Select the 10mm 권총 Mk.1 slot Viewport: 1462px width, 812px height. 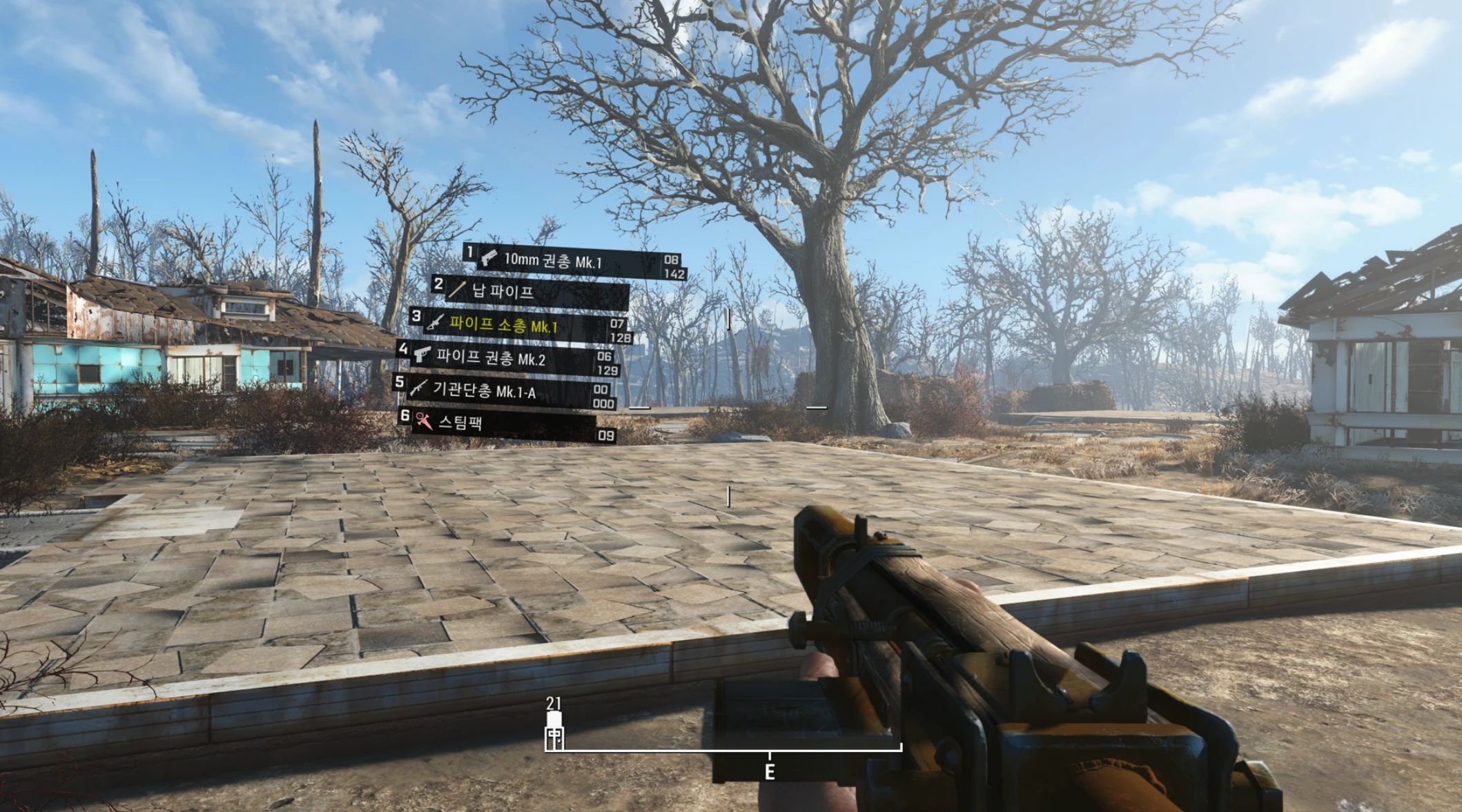(552, 261)
